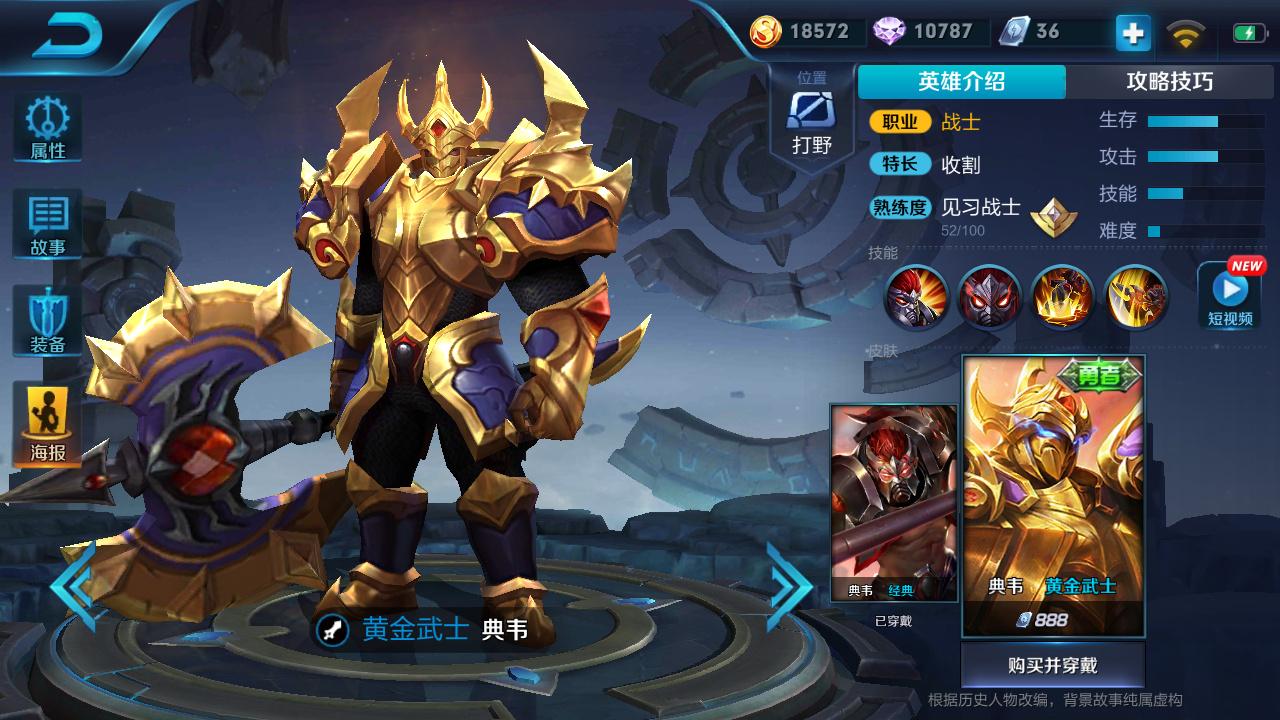This screenshot has width=1280, height=720.
Task: Select the 故事 hero story icon
Action: pyautogui.click(x=46, y=222)
